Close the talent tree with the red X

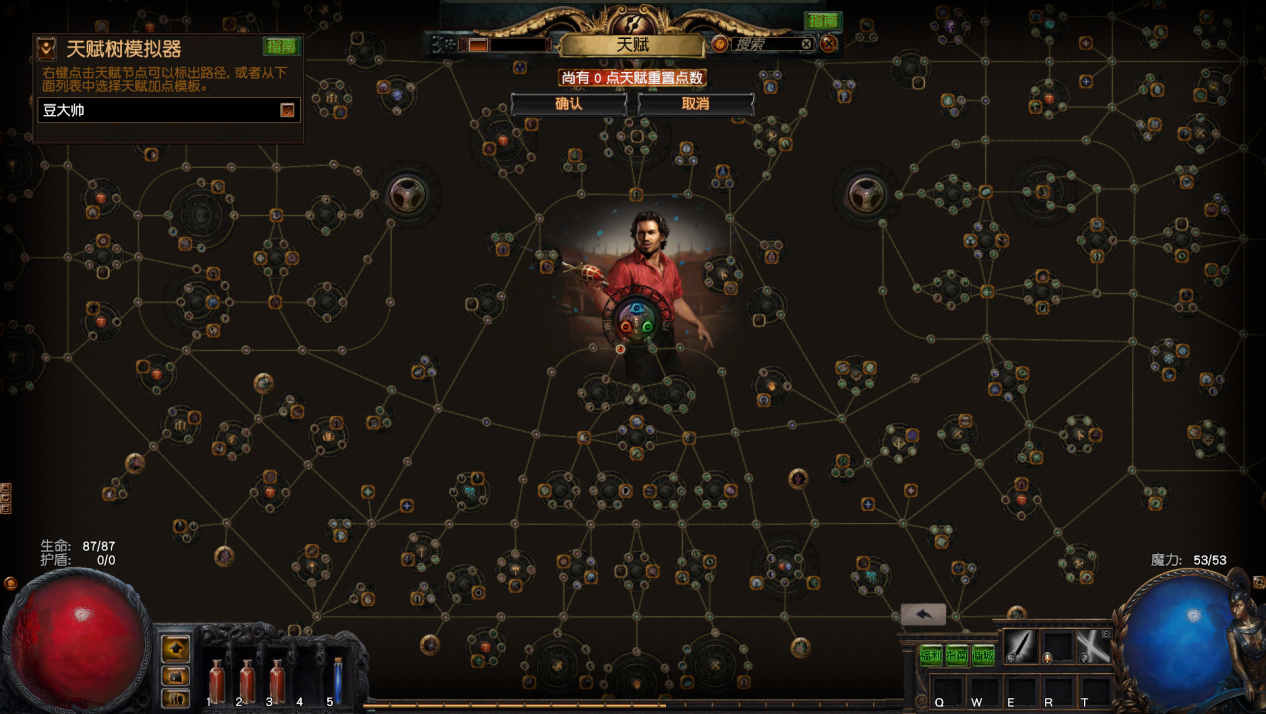829,44
